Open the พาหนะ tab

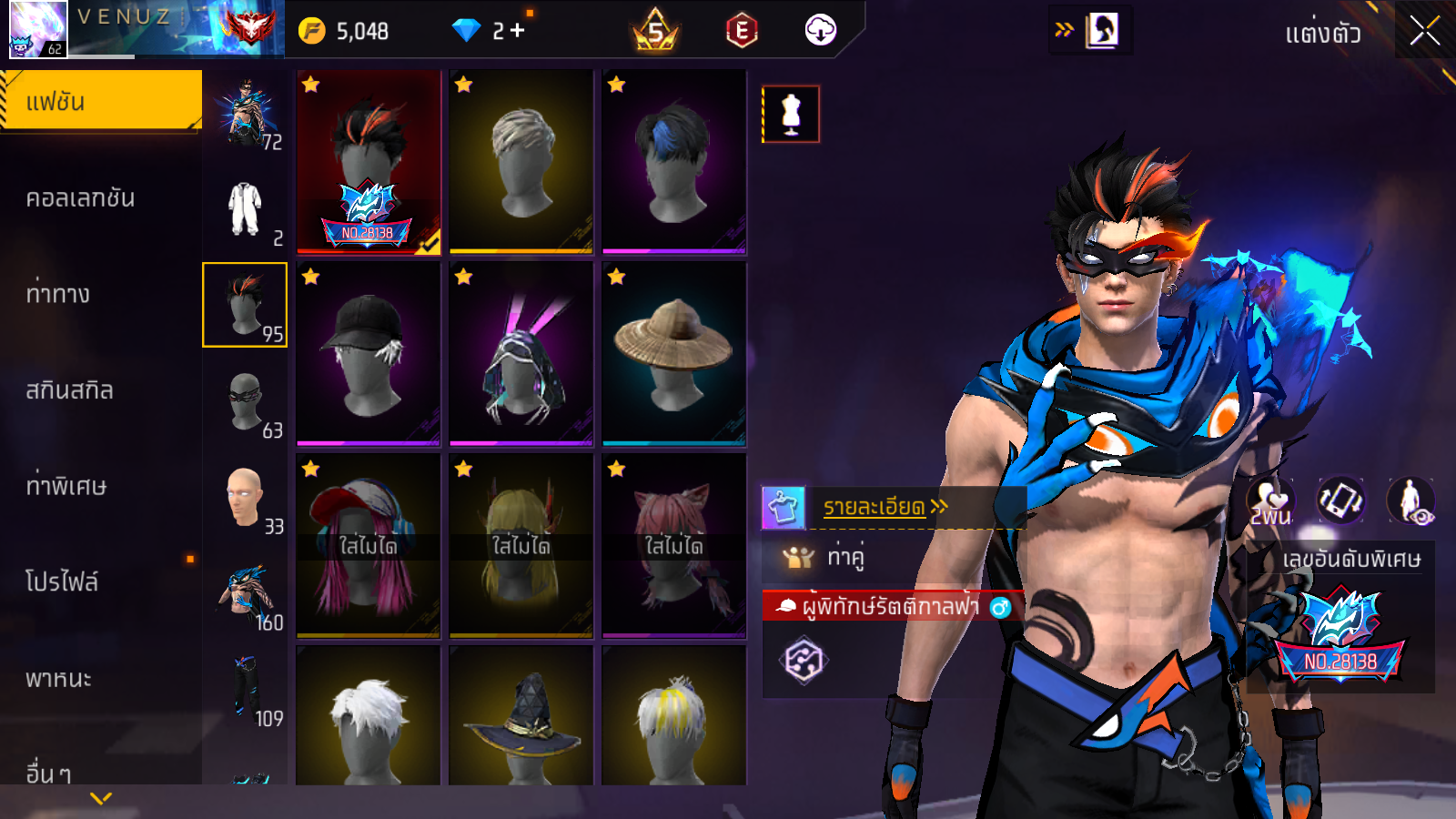tap(58, 679)
